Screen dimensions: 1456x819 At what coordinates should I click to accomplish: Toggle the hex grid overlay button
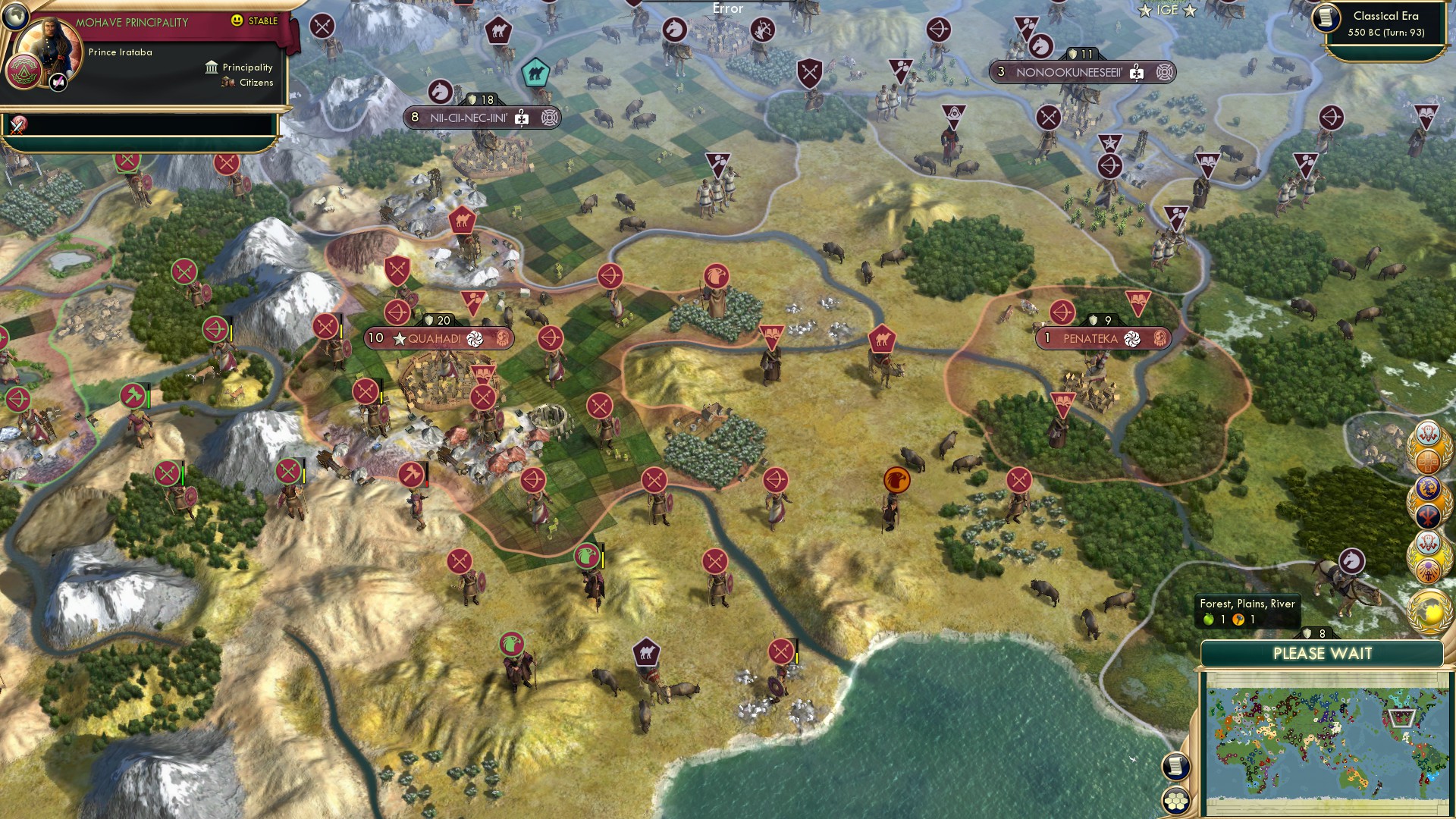pos(1176,799)
